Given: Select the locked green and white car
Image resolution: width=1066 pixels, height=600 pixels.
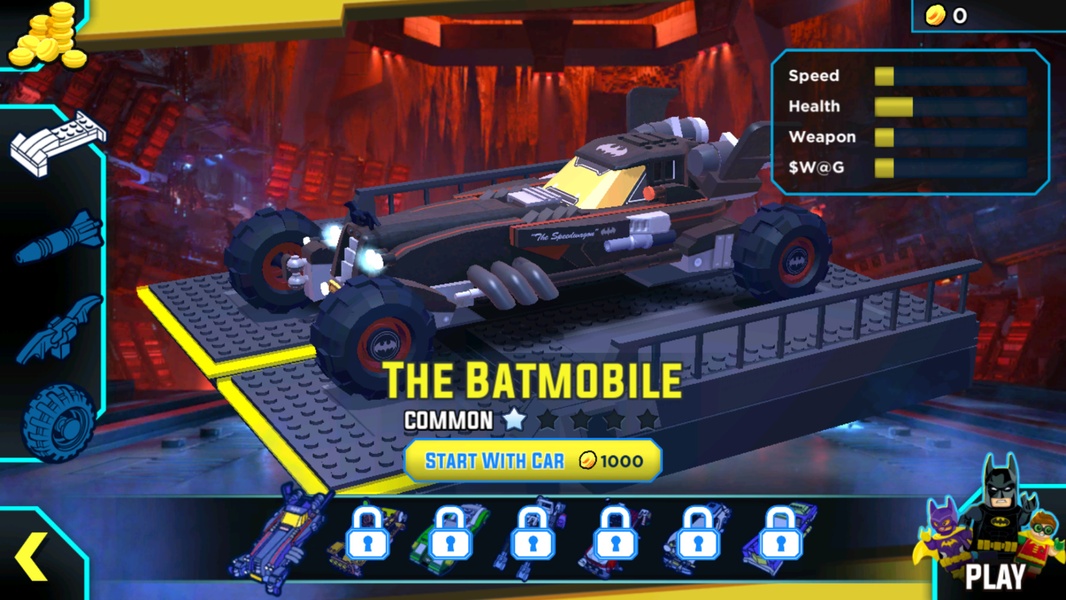Looking at the screenshot, I should coord(450,538).
